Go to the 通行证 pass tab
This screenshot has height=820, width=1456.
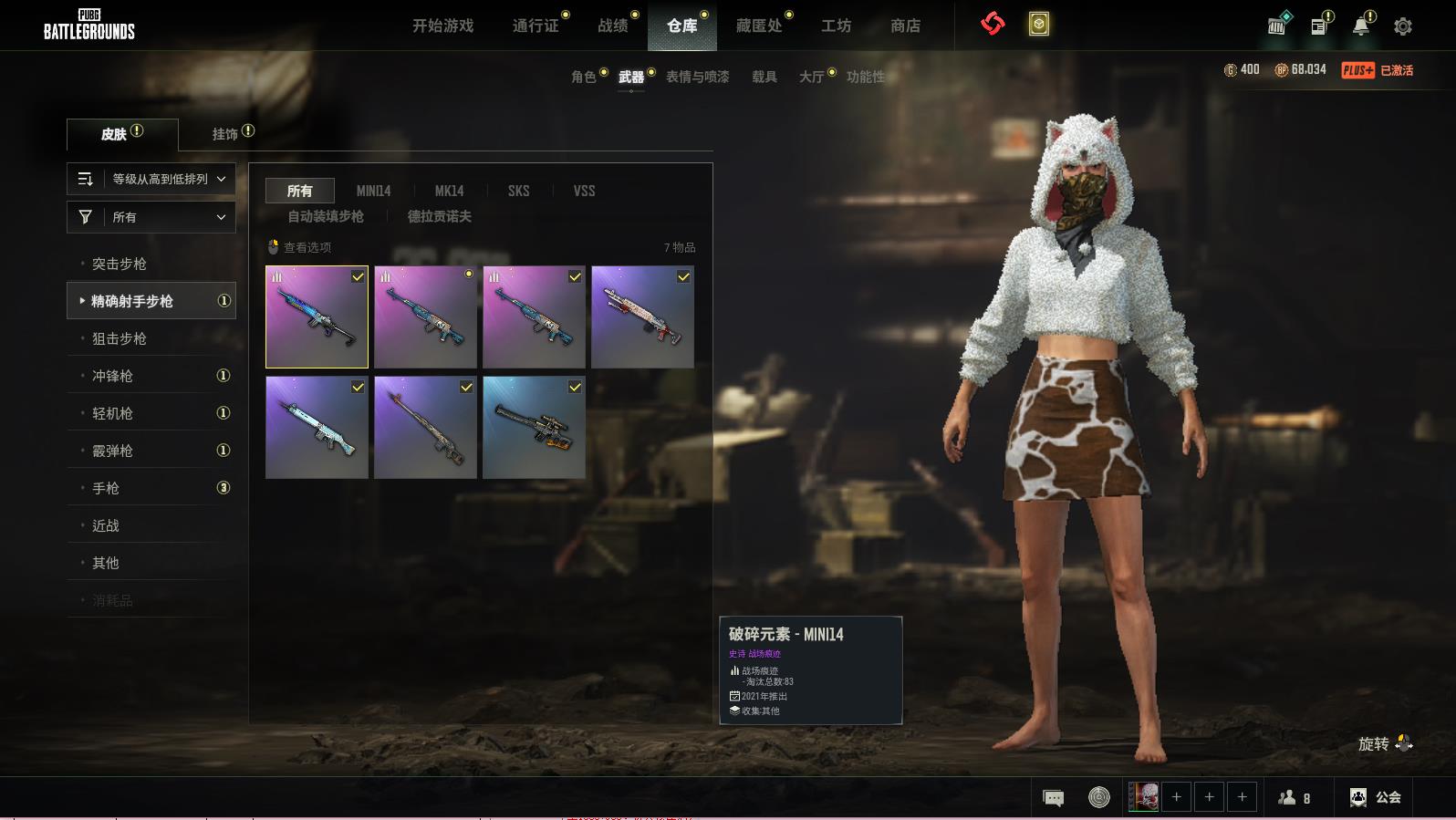click(536, 26)
